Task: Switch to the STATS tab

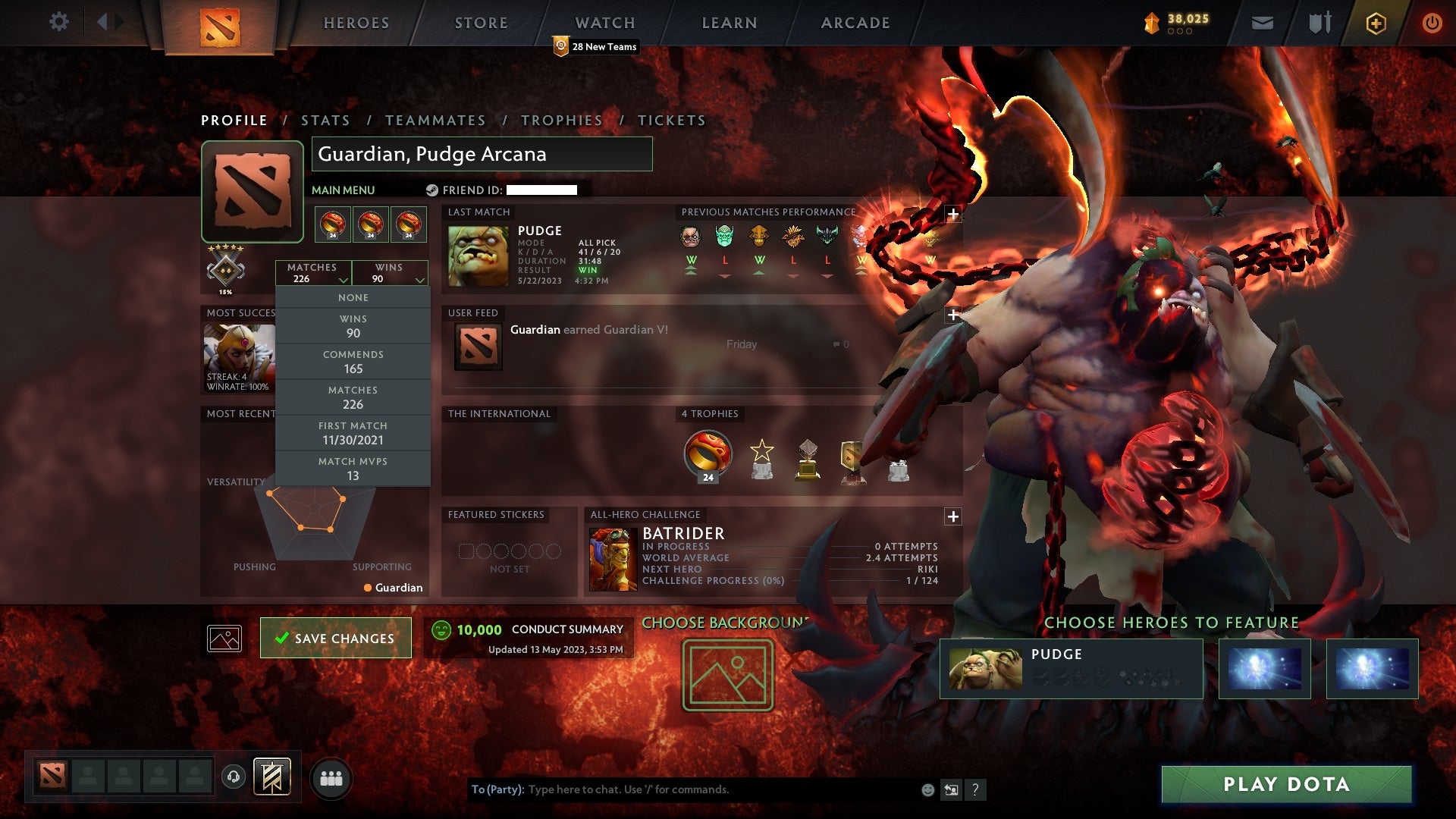Action: (325, 120)
